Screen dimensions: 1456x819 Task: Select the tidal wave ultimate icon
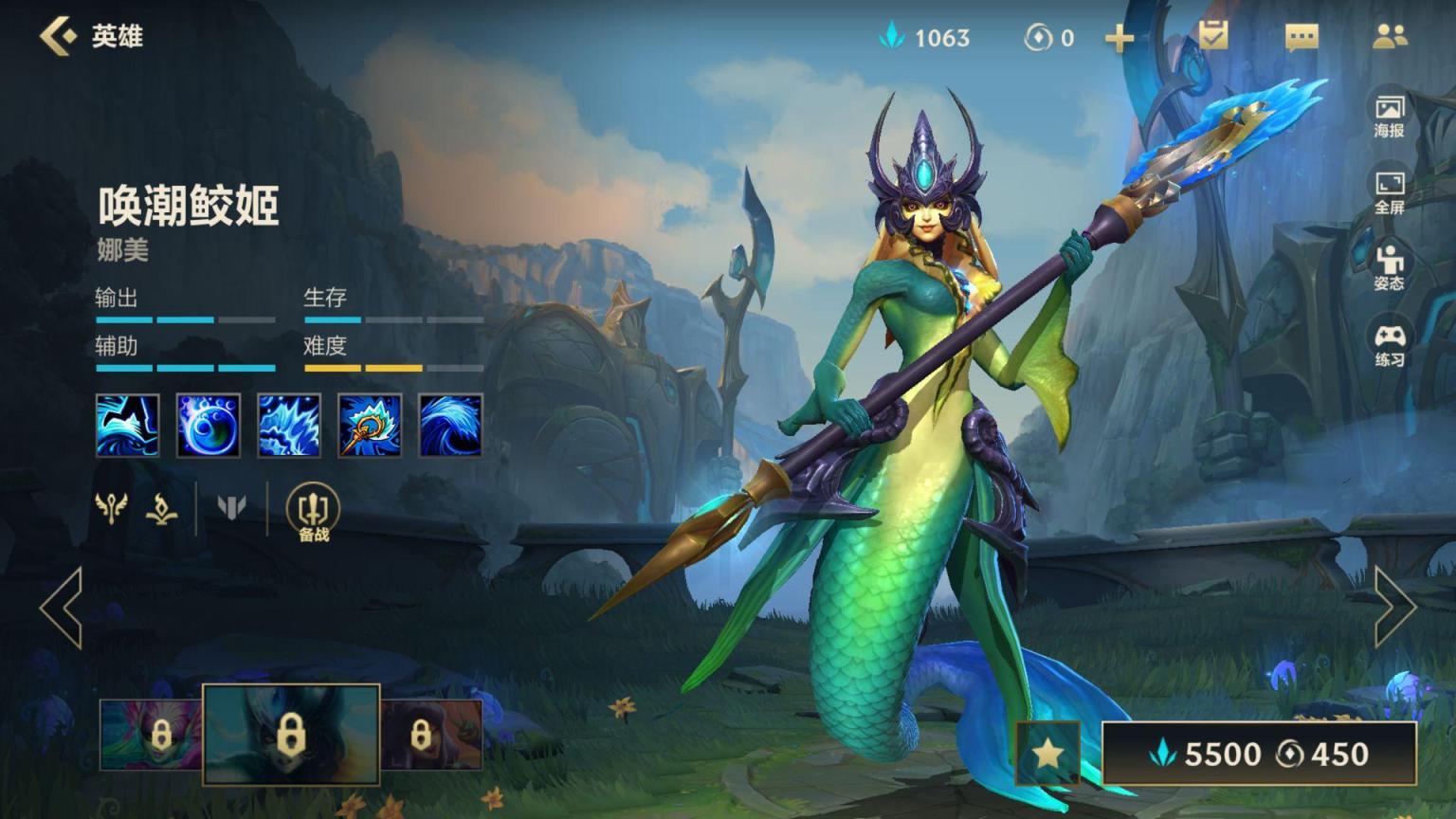point(450,426)
